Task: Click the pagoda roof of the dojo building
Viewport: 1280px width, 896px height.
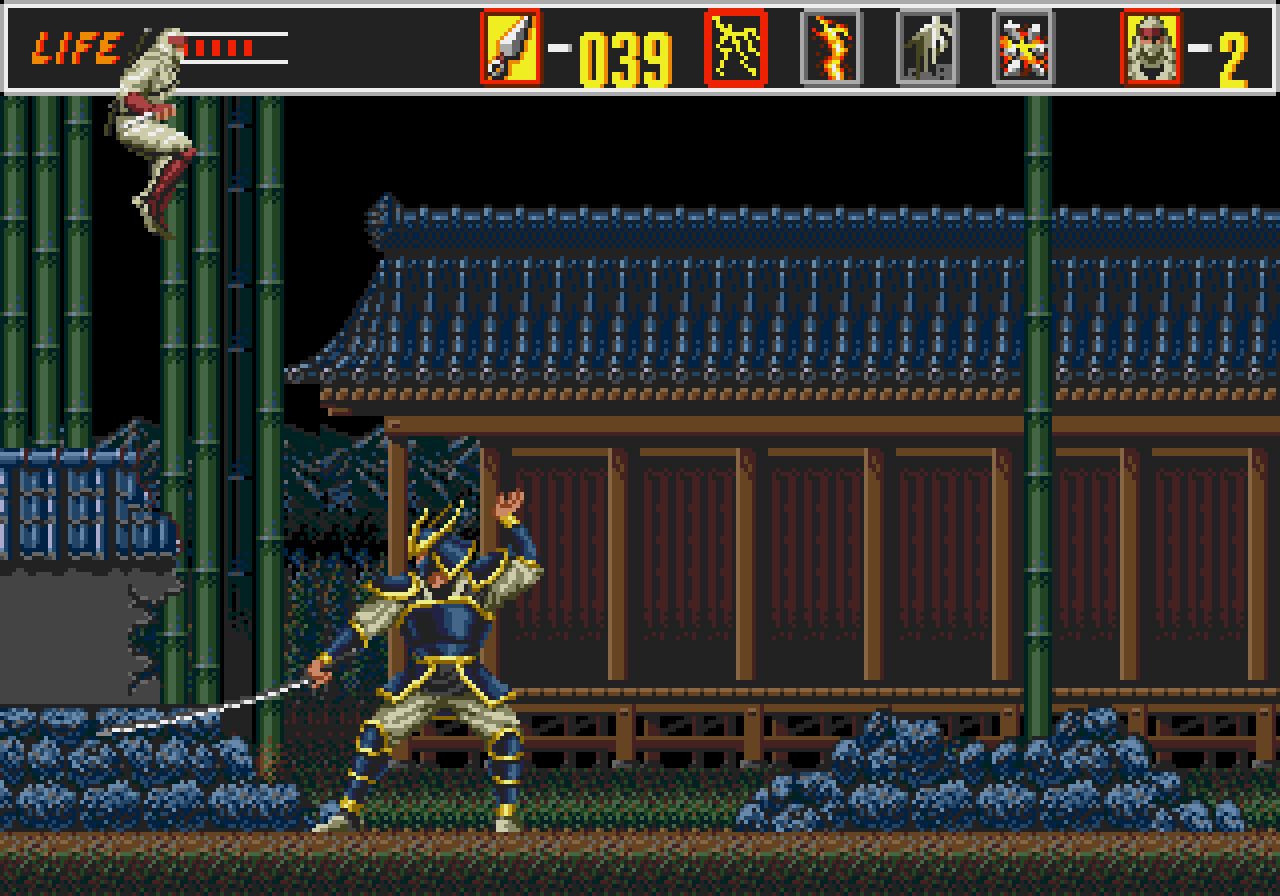Action: point(700,300)
